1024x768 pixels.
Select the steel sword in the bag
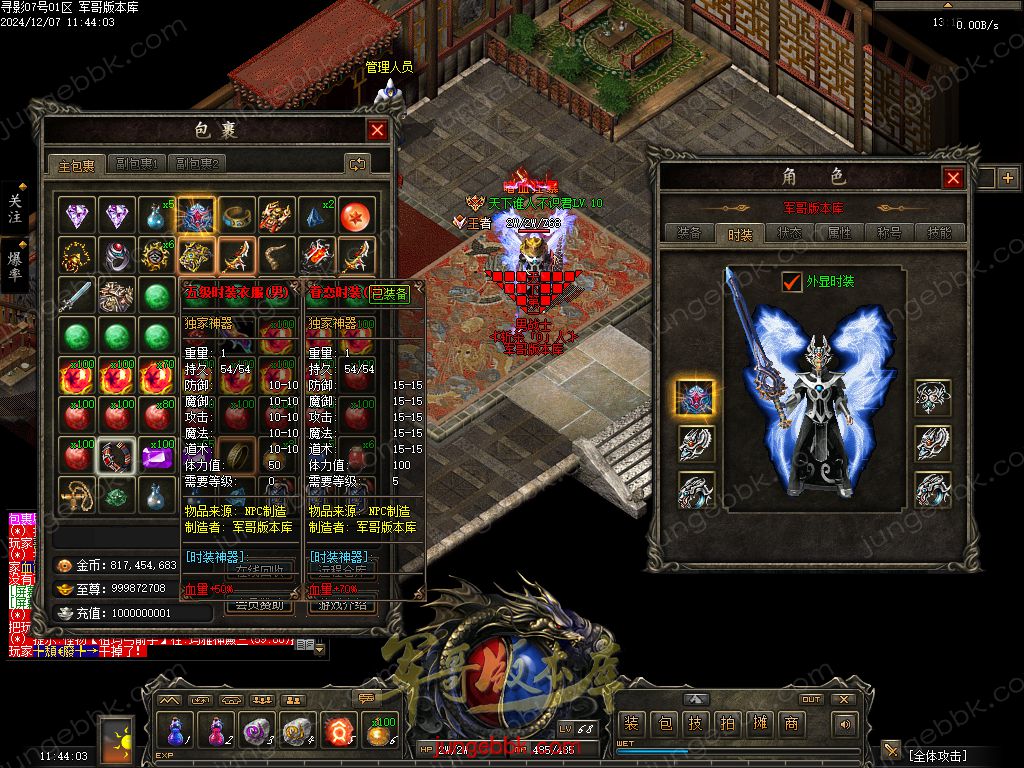point(76,296)
